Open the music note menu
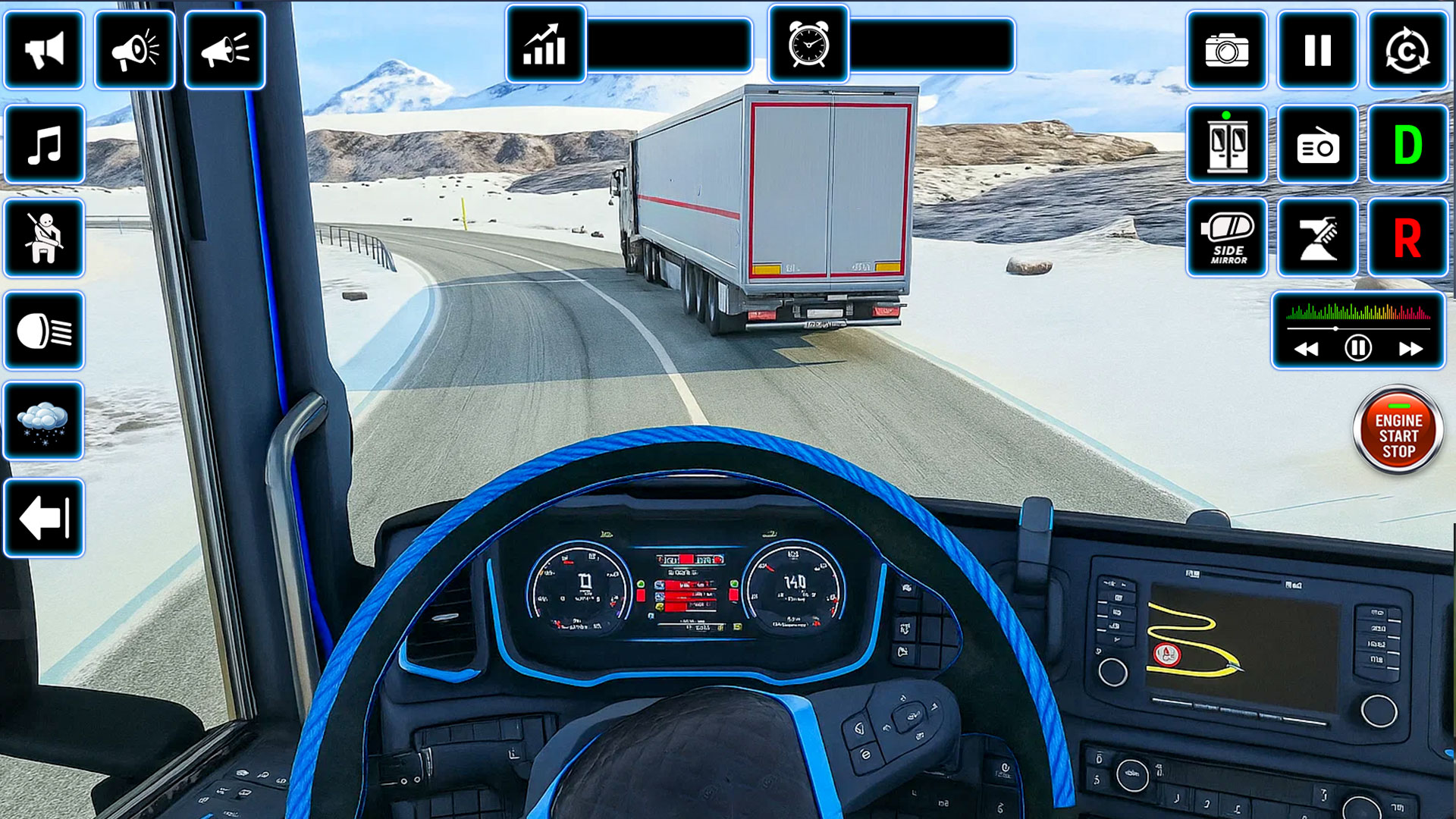The image size is (1456, 819). click(x=43, y=144)
